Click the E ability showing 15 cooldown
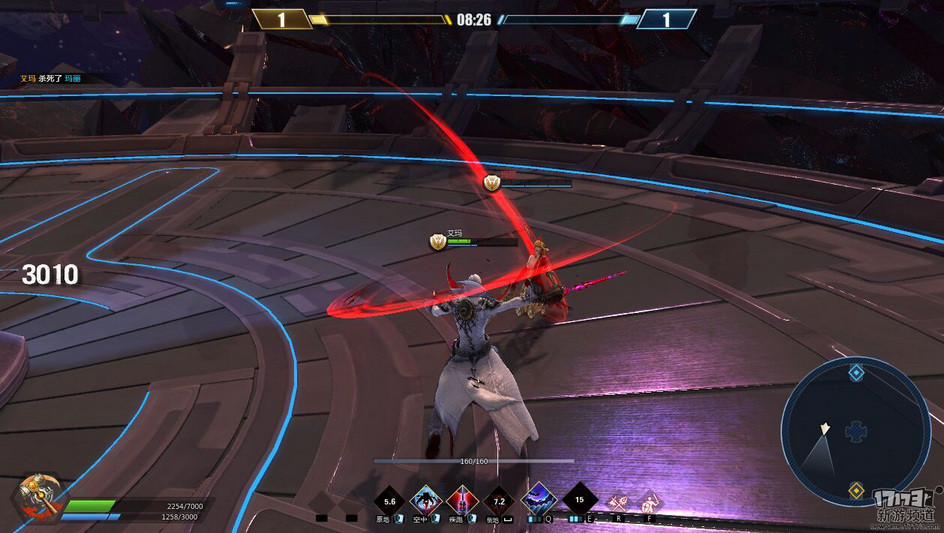This screenshot has height=533, width=944. (x=579, y=497)
